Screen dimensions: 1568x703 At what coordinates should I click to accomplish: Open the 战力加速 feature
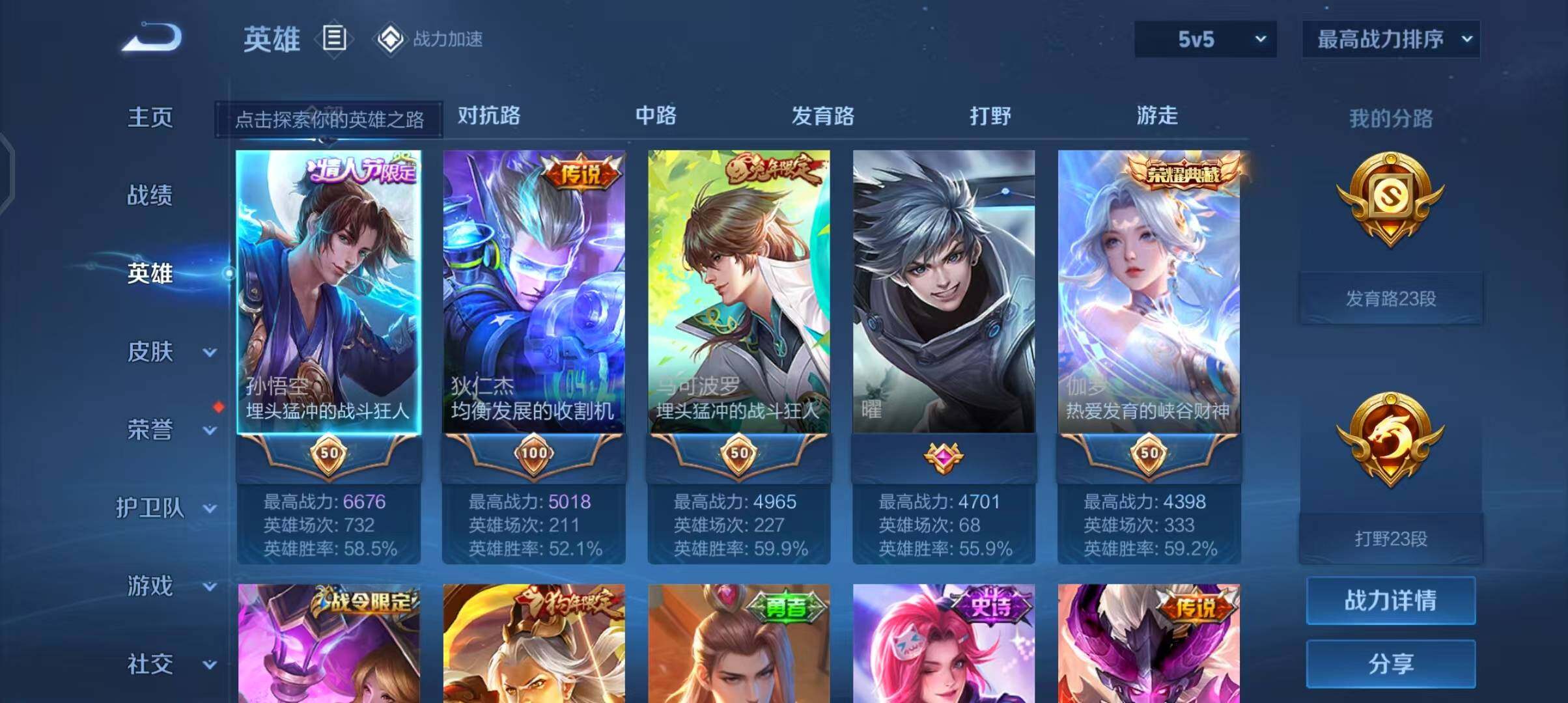click(430, 39)
